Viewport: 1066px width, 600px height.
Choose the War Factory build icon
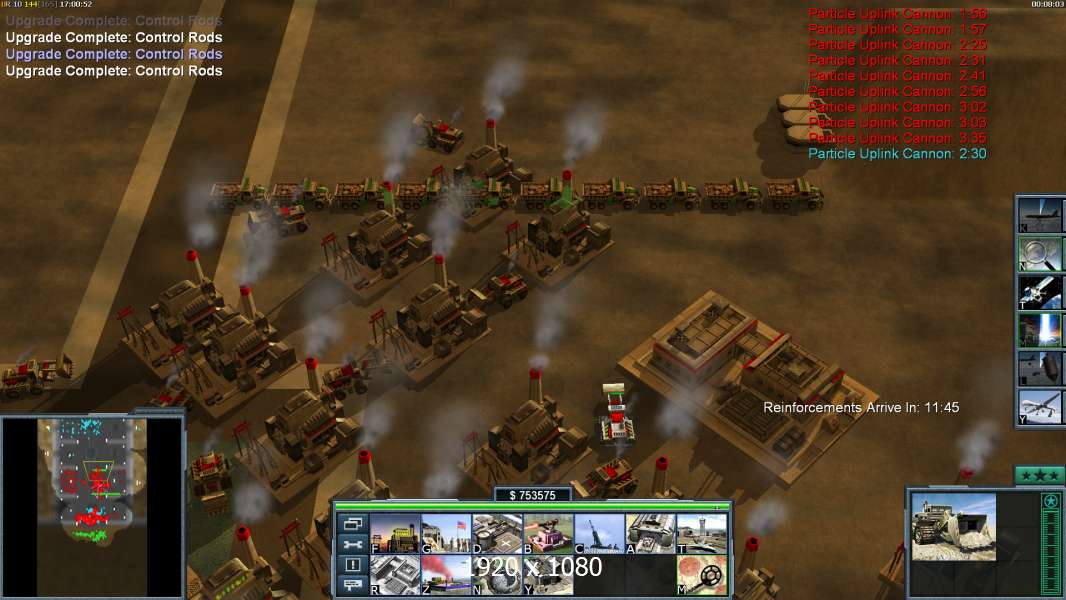tap(650, 534)
